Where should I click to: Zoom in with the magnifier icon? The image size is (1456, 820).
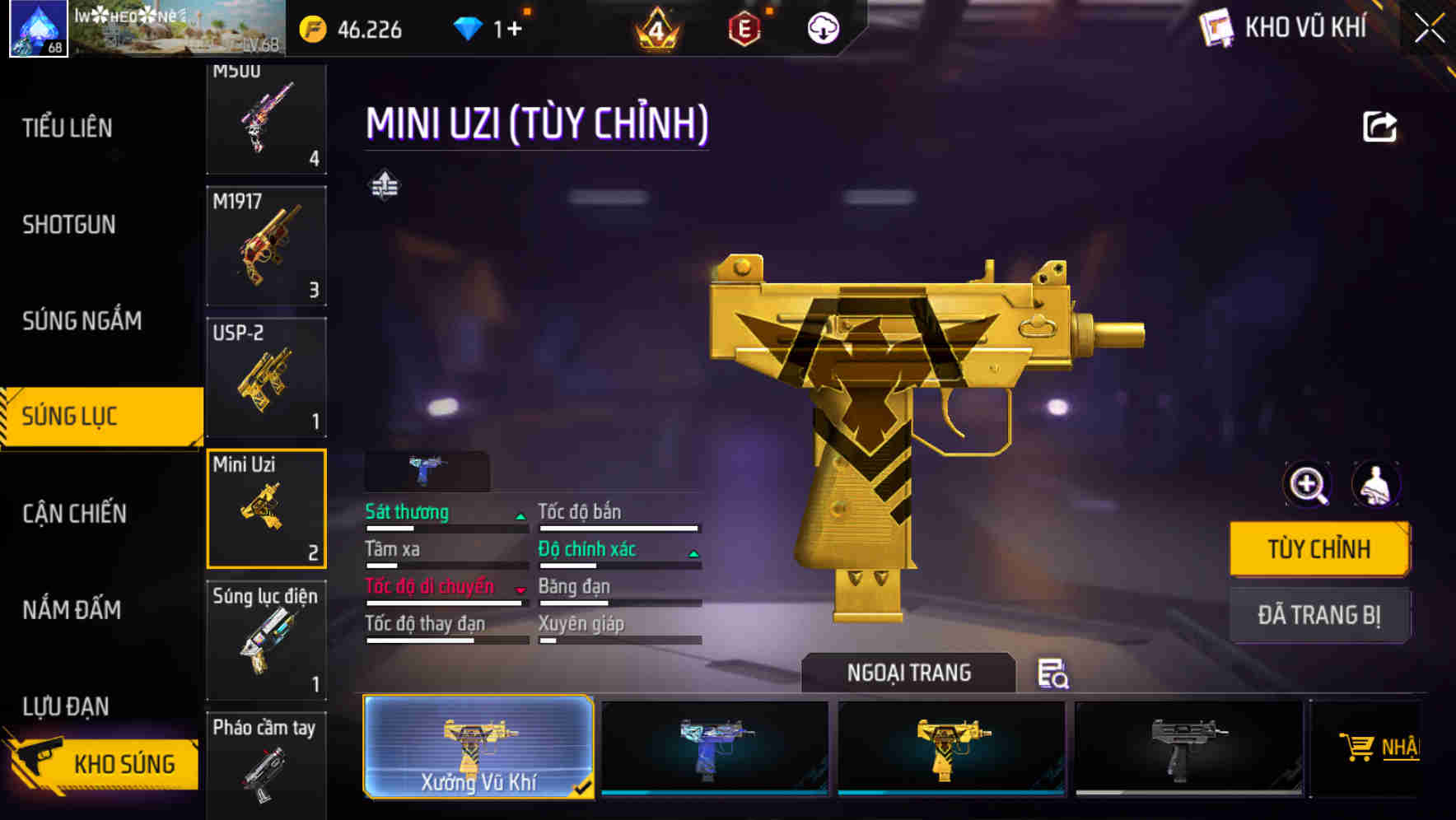[1307, 485]
